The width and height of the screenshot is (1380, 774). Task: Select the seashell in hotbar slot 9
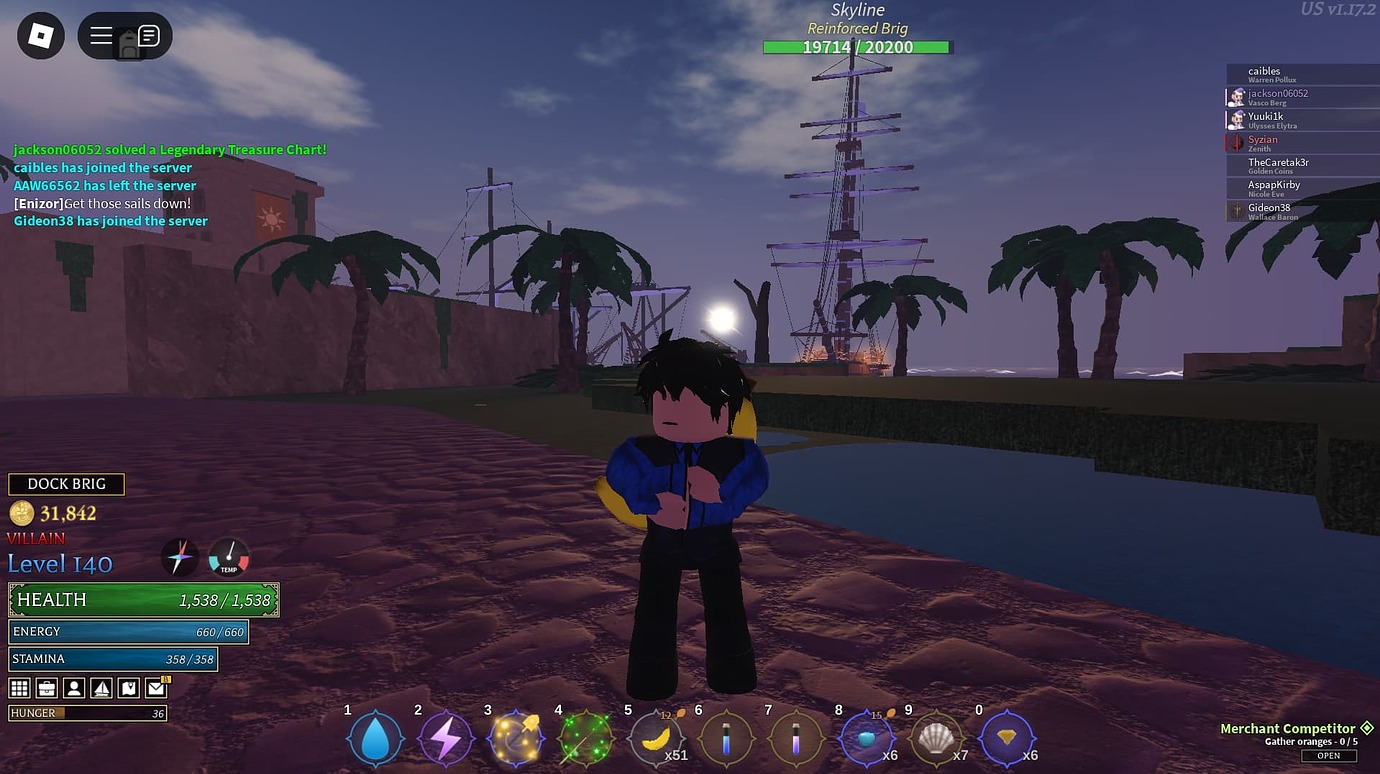(x=937, y=739)
